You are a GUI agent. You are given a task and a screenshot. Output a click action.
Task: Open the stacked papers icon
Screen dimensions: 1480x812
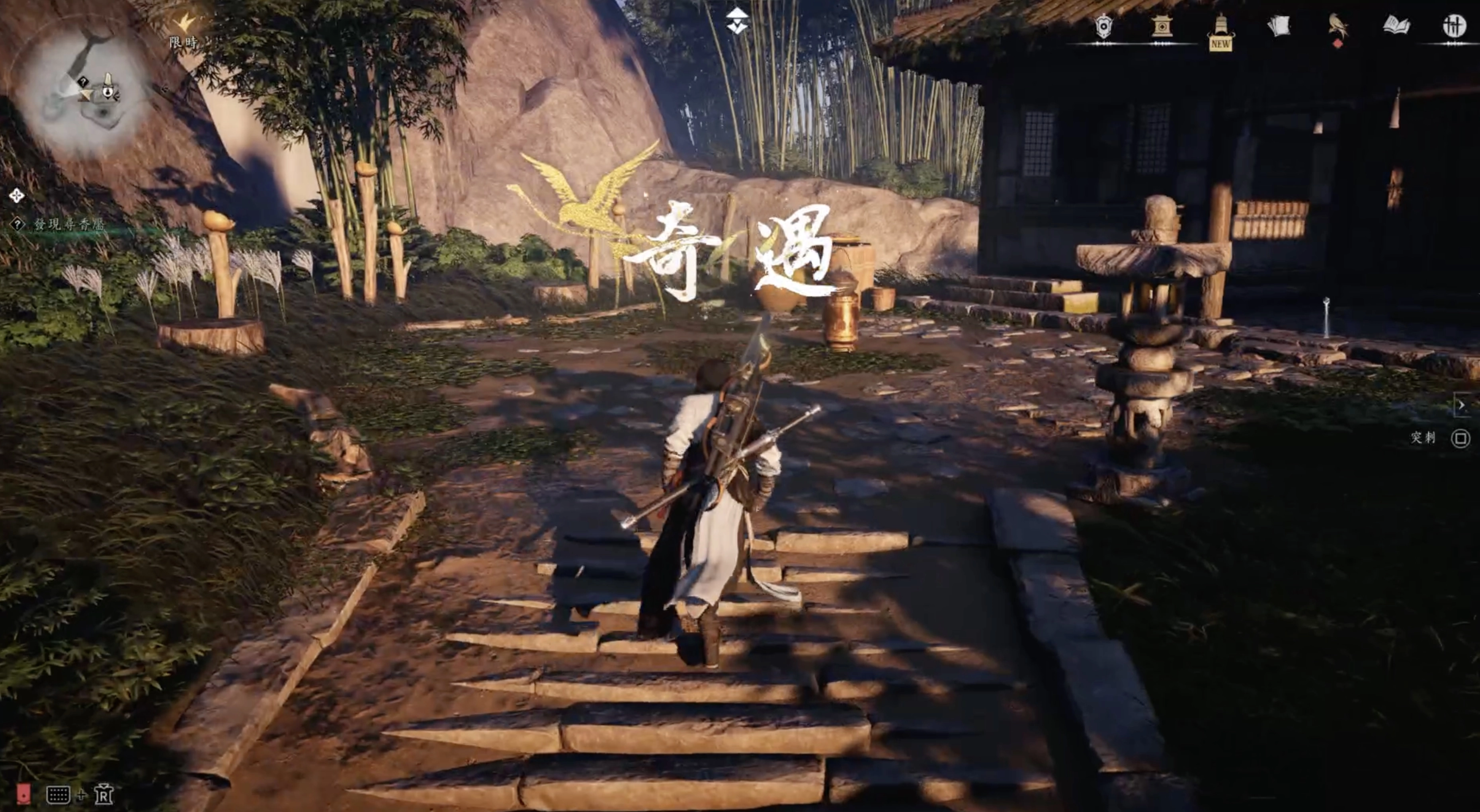(x=1279, y=26)
